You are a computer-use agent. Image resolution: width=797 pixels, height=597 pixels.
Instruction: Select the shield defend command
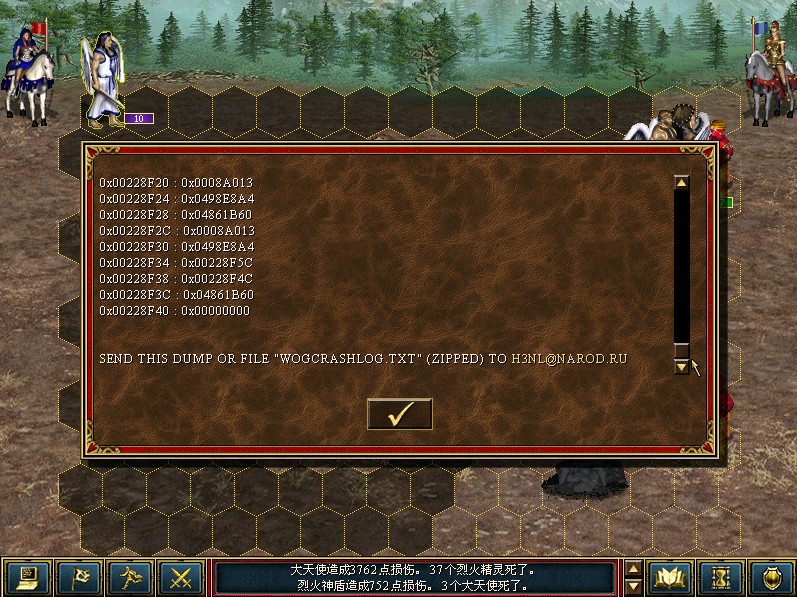coord(771,577)
